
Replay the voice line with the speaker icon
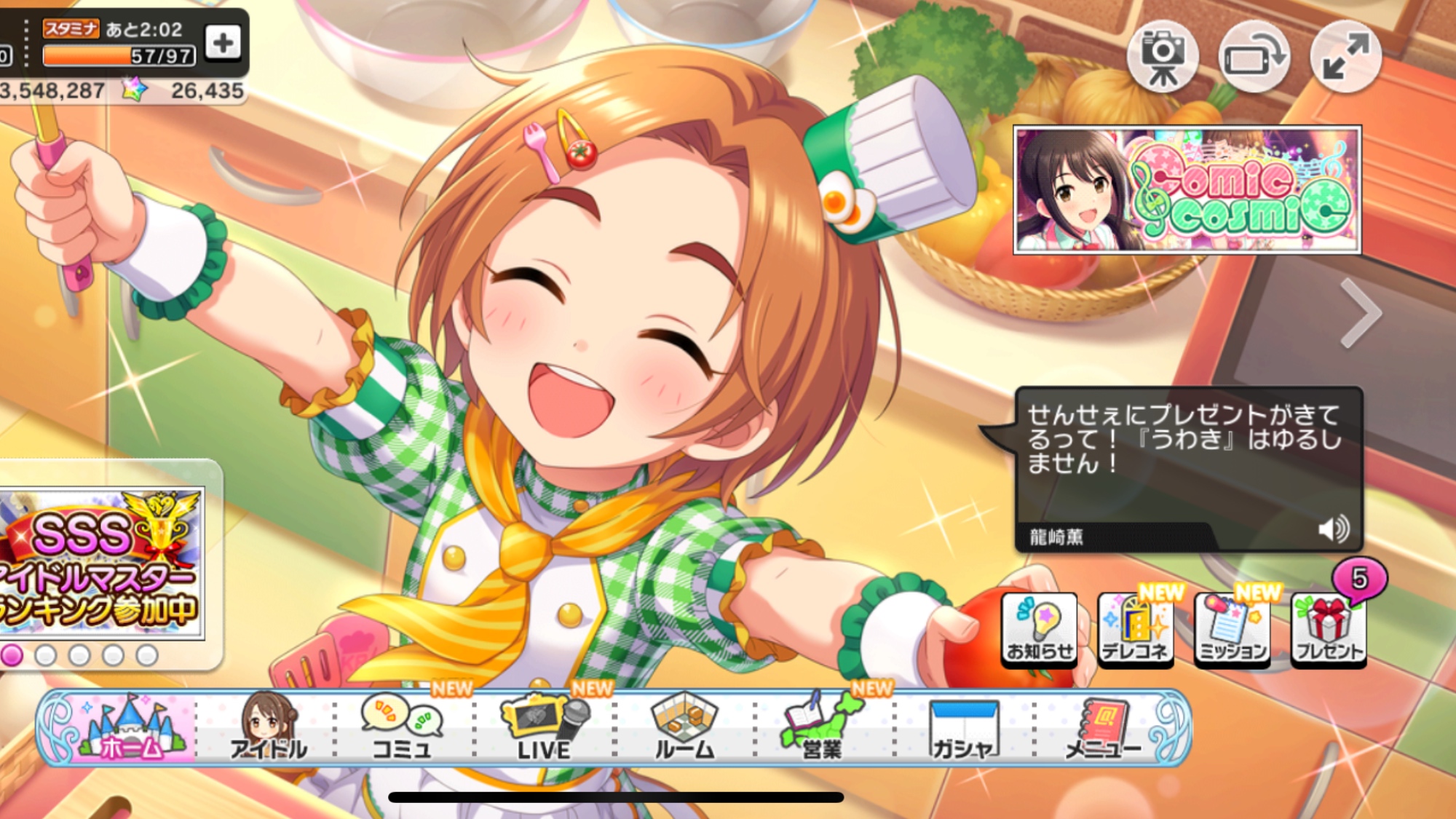[1334, 529]
